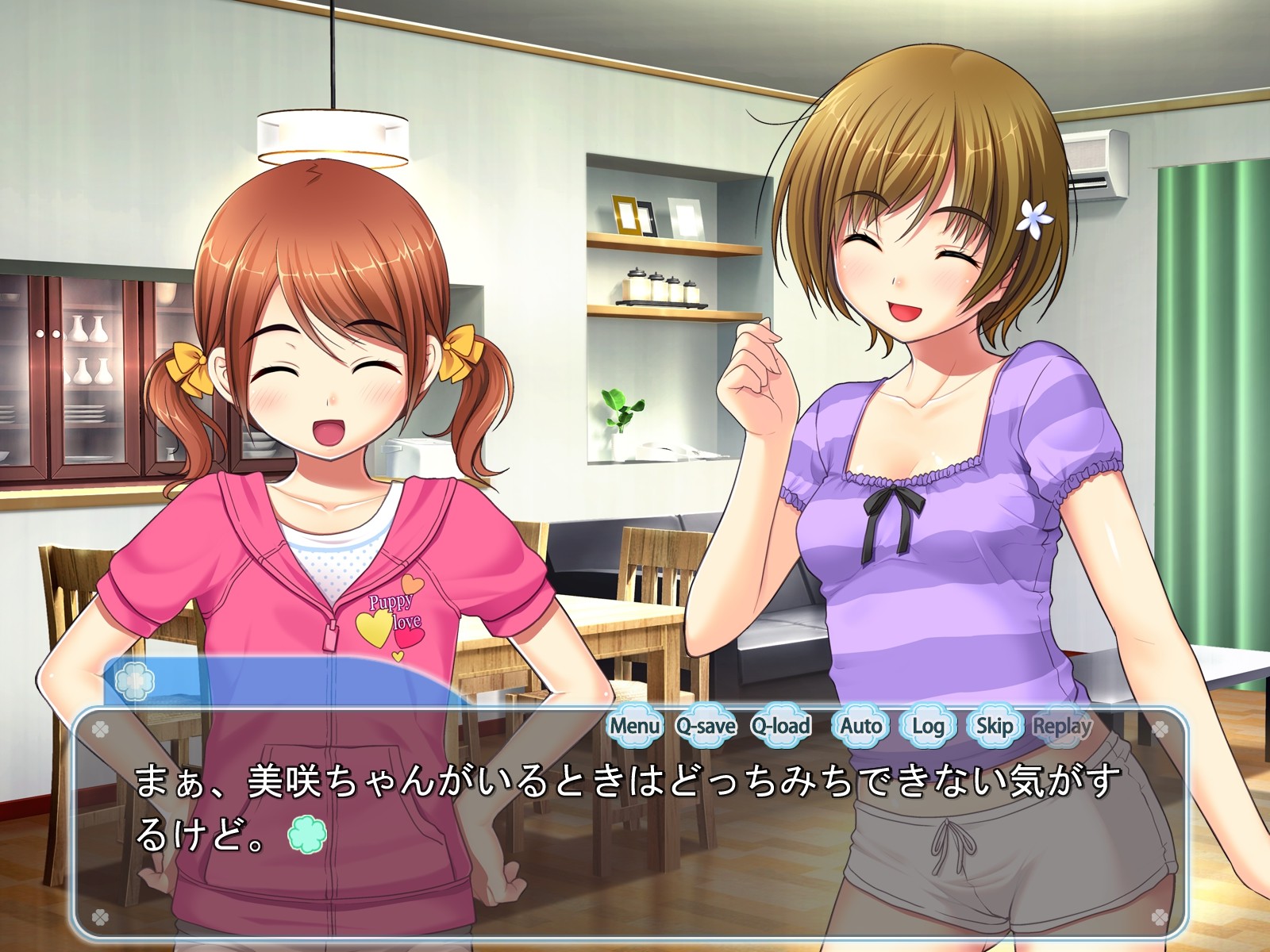
Task: Quick save with Q-save
Action: pos(706,726)
